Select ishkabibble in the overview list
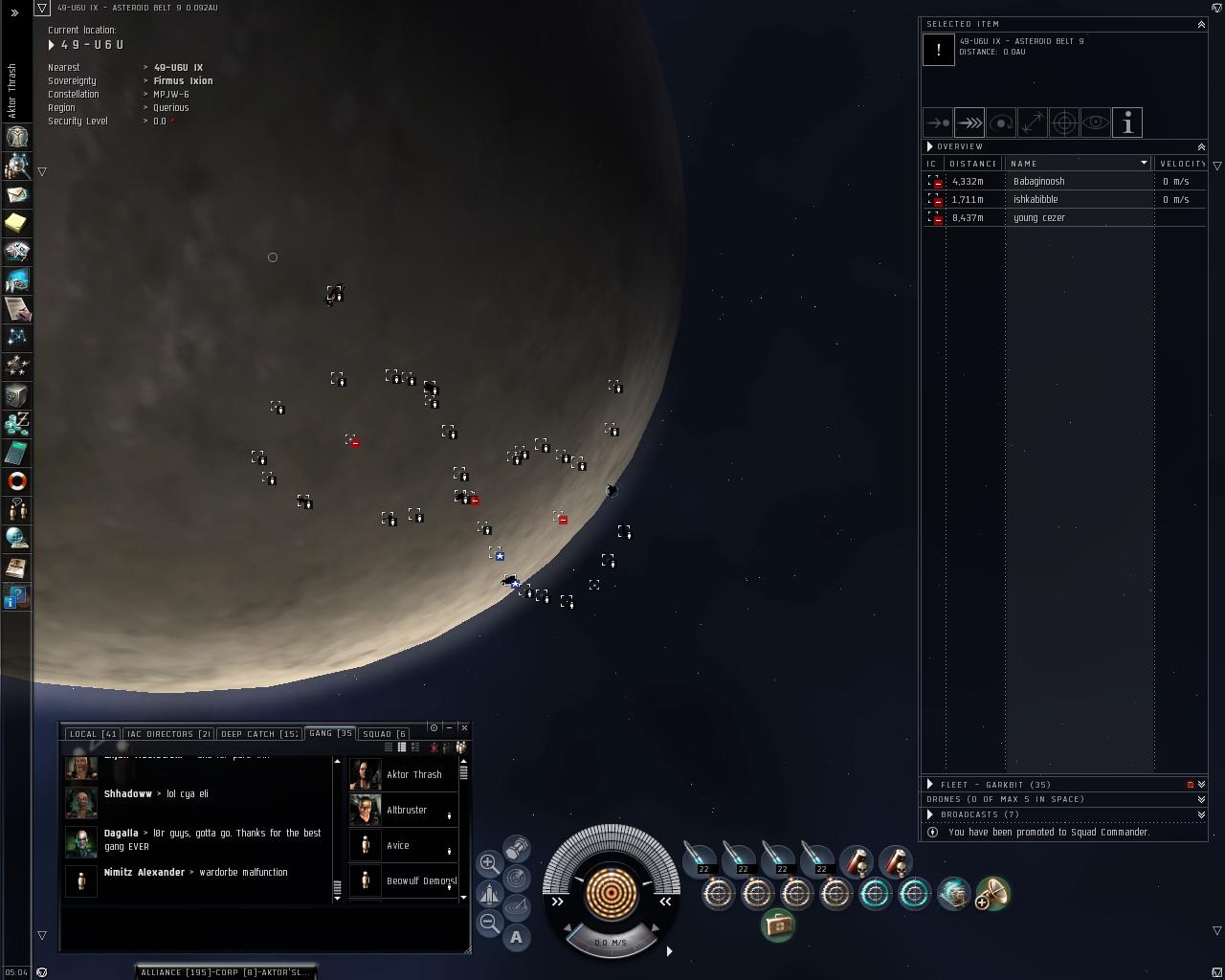Viewport: 1225px width, 980px height. [1036, 200]
